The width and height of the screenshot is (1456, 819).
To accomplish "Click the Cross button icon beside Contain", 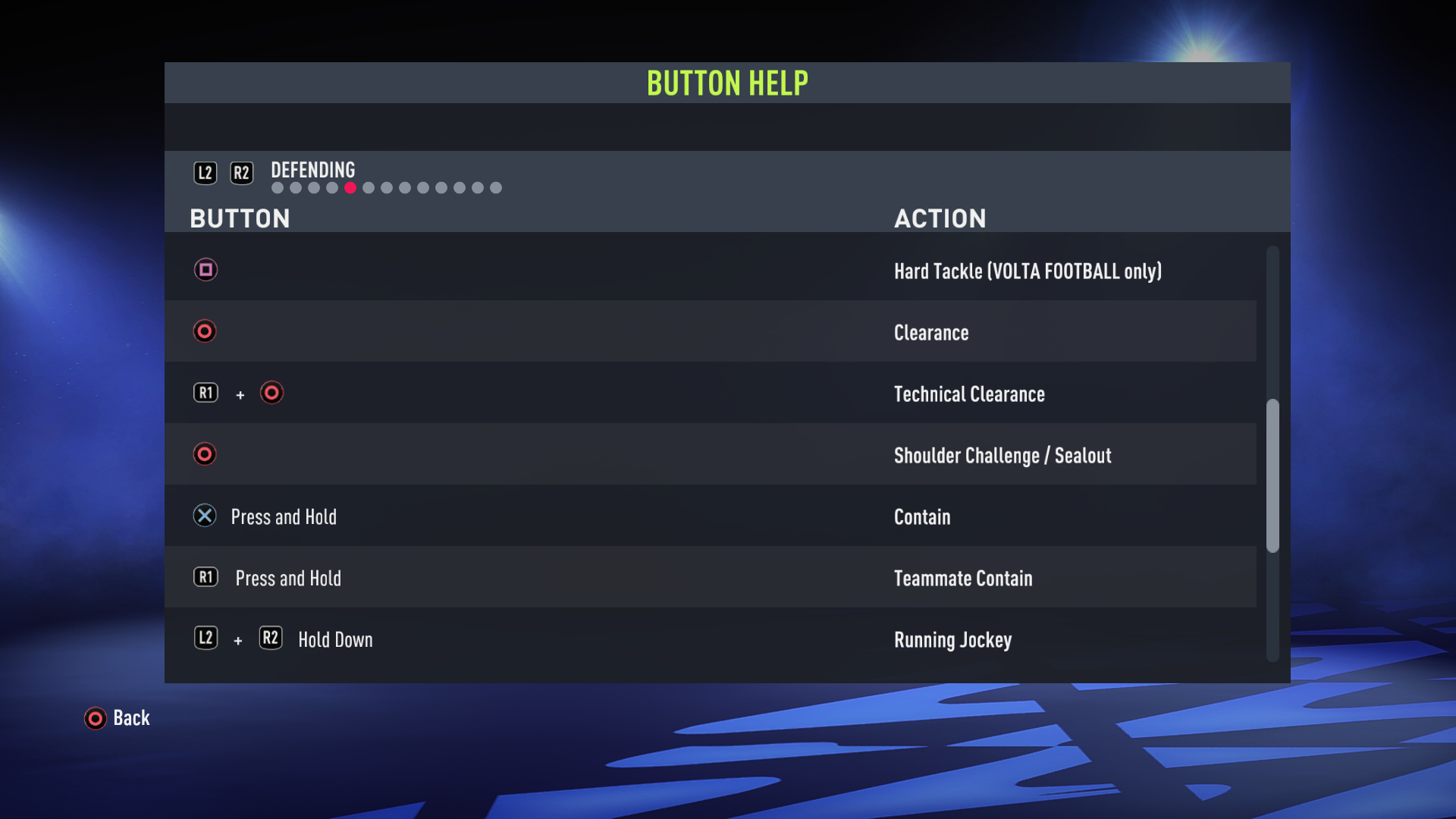I will (x=205, y=516).
